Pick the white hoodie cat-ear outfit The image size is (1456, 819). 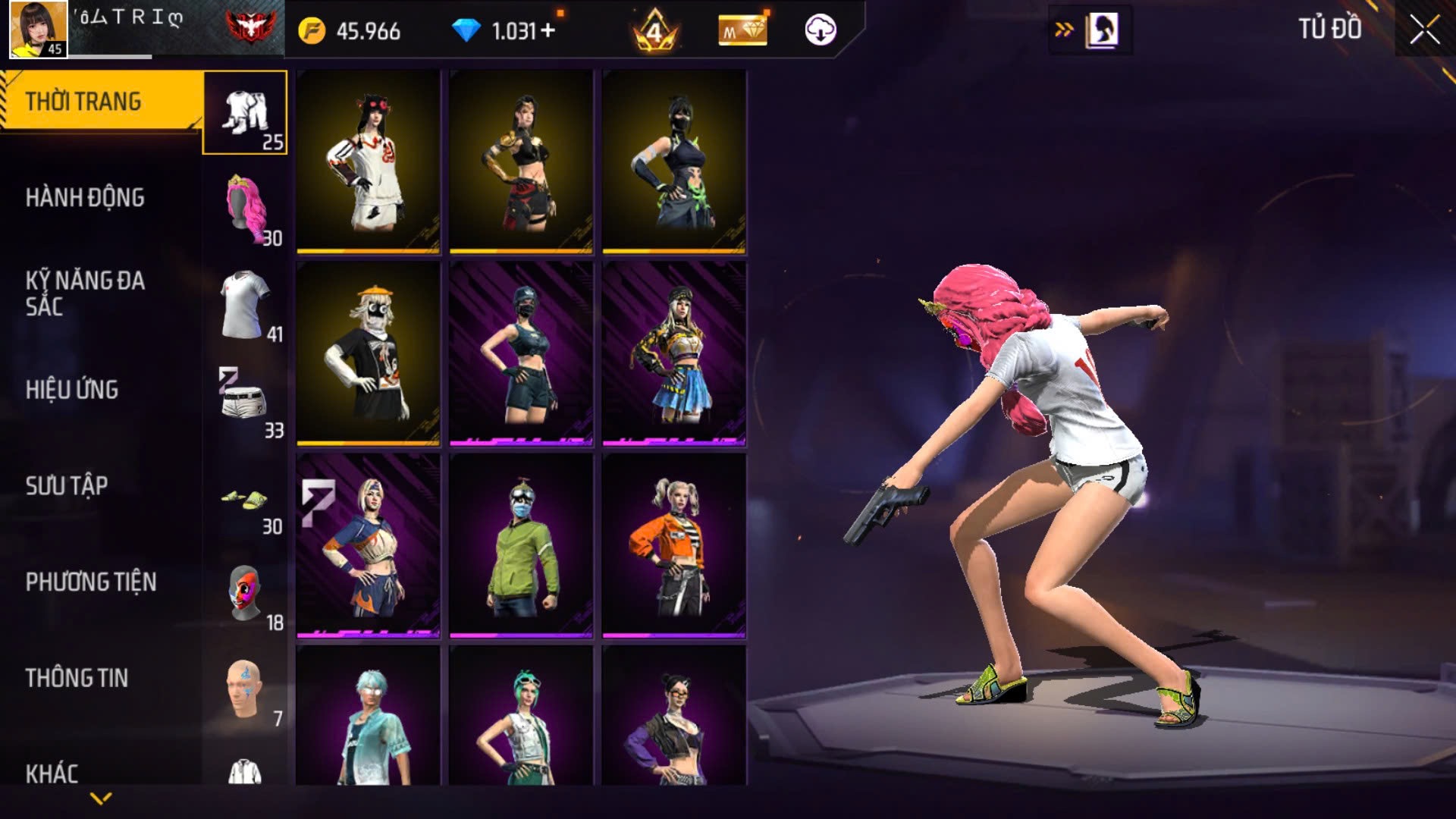pos(369,162)
